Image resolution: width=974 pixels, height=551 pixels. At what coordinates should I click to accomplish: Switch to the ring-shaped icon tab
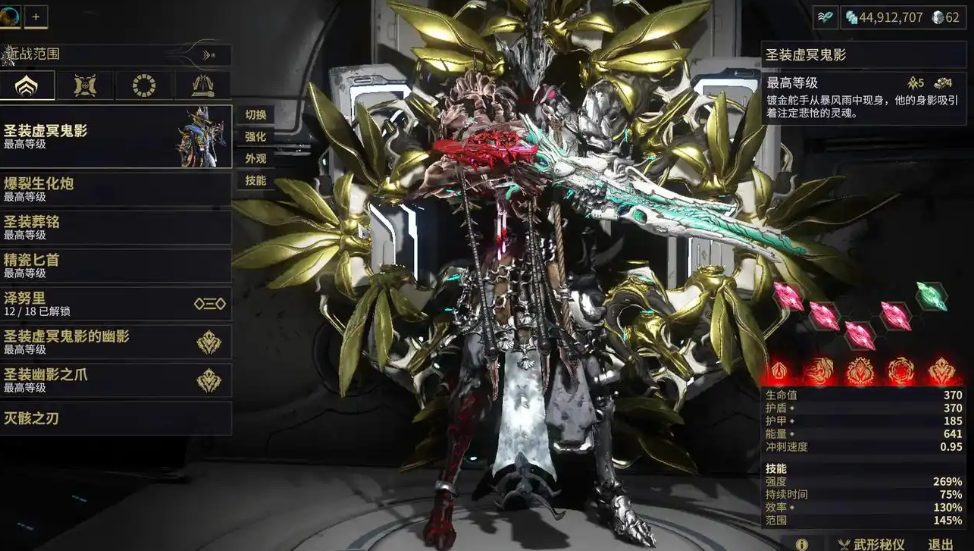[144, 86]
